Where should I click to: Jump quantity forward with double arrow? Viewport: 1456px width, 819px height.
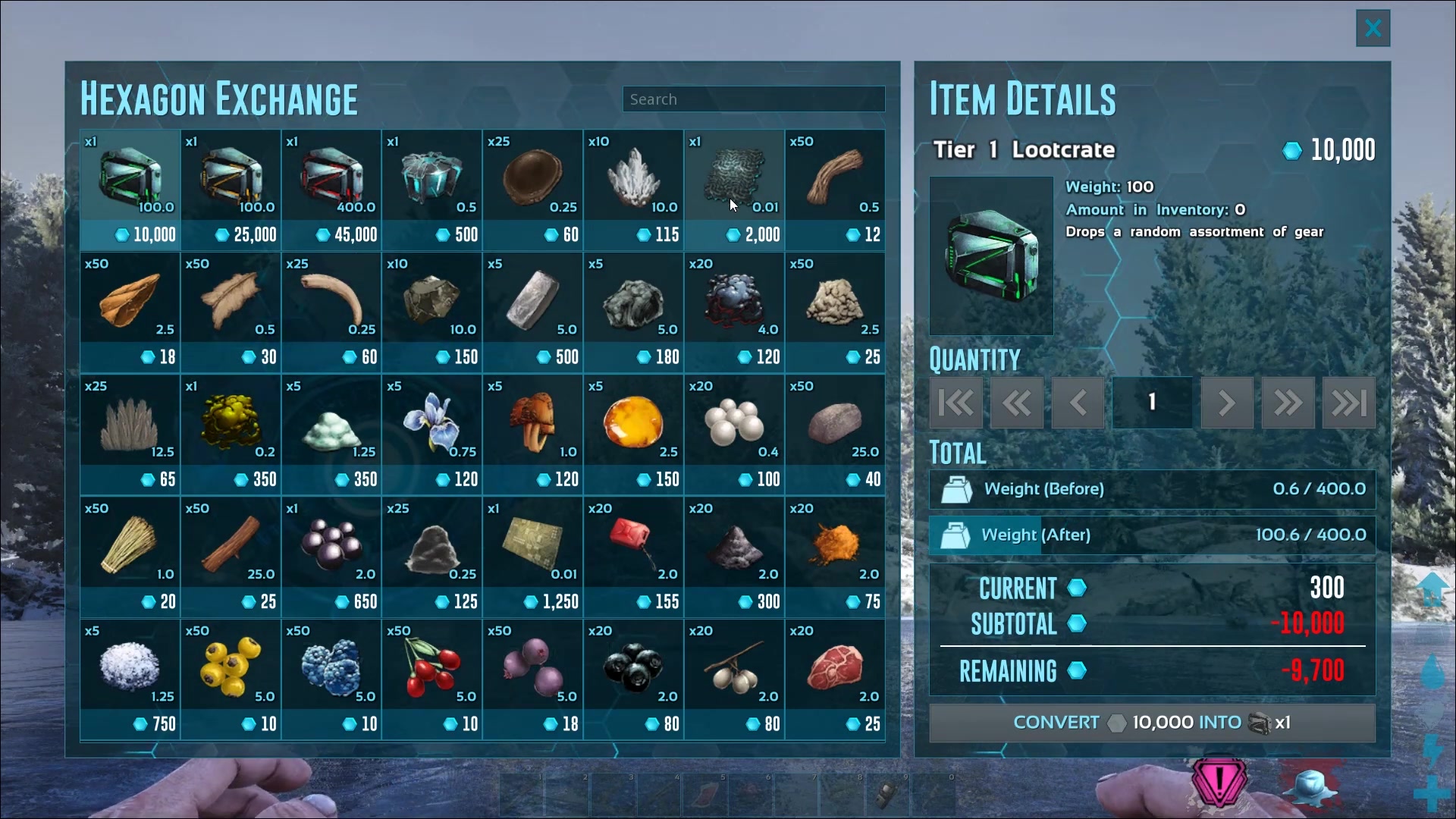[1288, 403]
